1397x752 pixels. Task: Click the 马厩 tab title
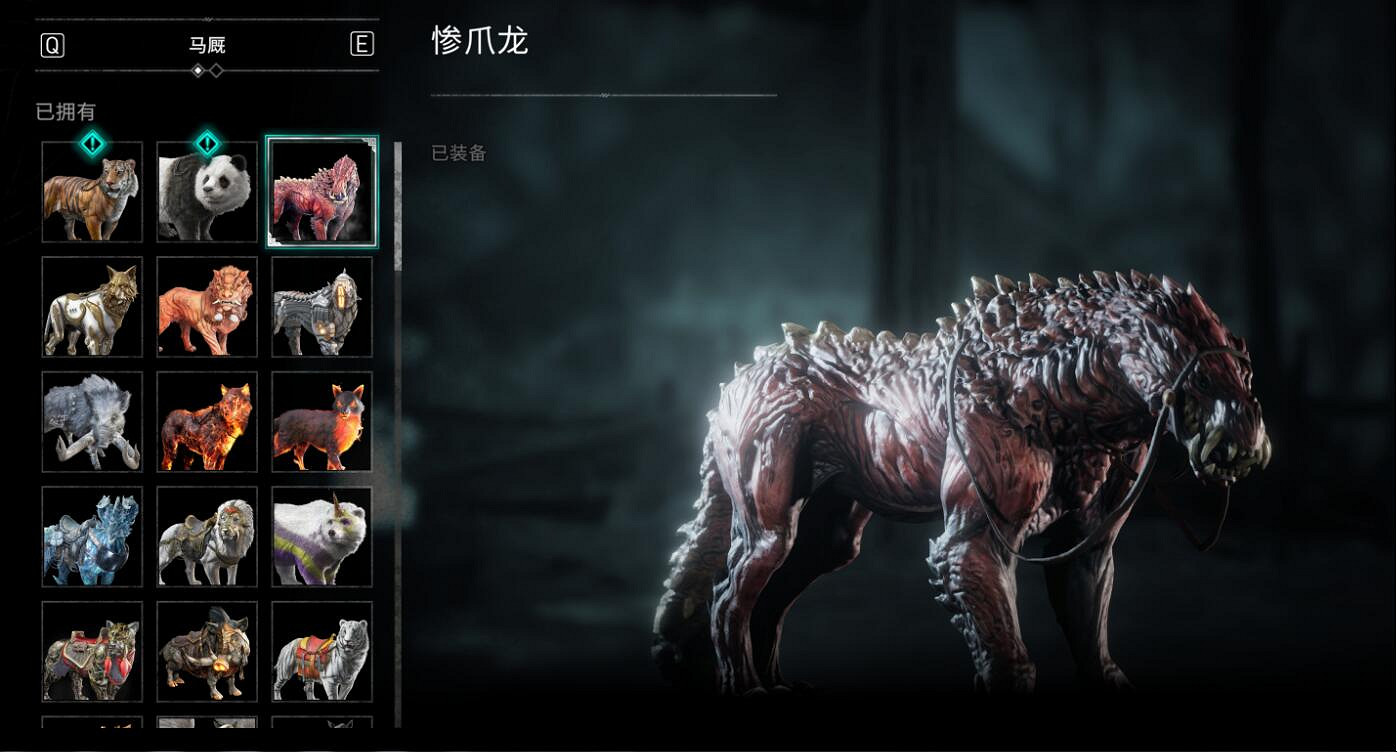click(x=206, y=45)
